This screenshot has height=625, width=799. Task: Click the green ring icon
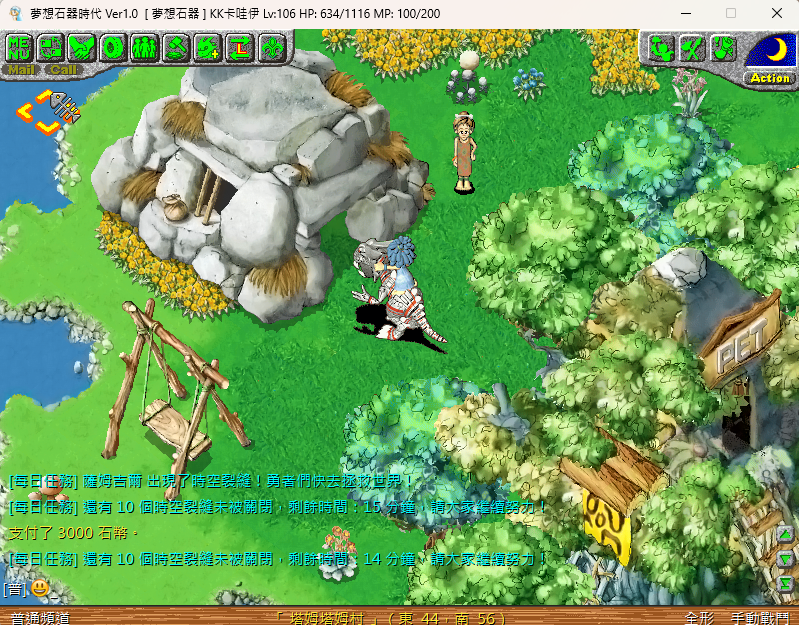pyautogui.click(x=114, y=46)
